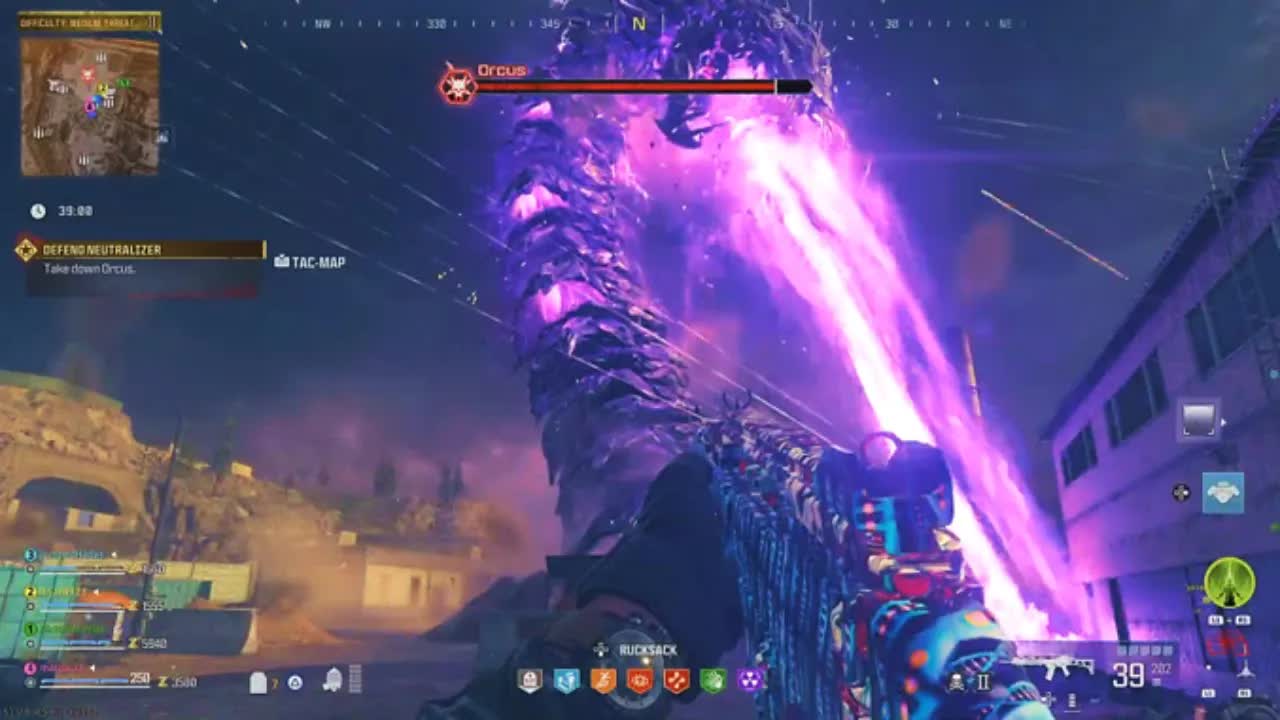
Task: Open the minimap in the top-left corner
Action: coord(90,105)
